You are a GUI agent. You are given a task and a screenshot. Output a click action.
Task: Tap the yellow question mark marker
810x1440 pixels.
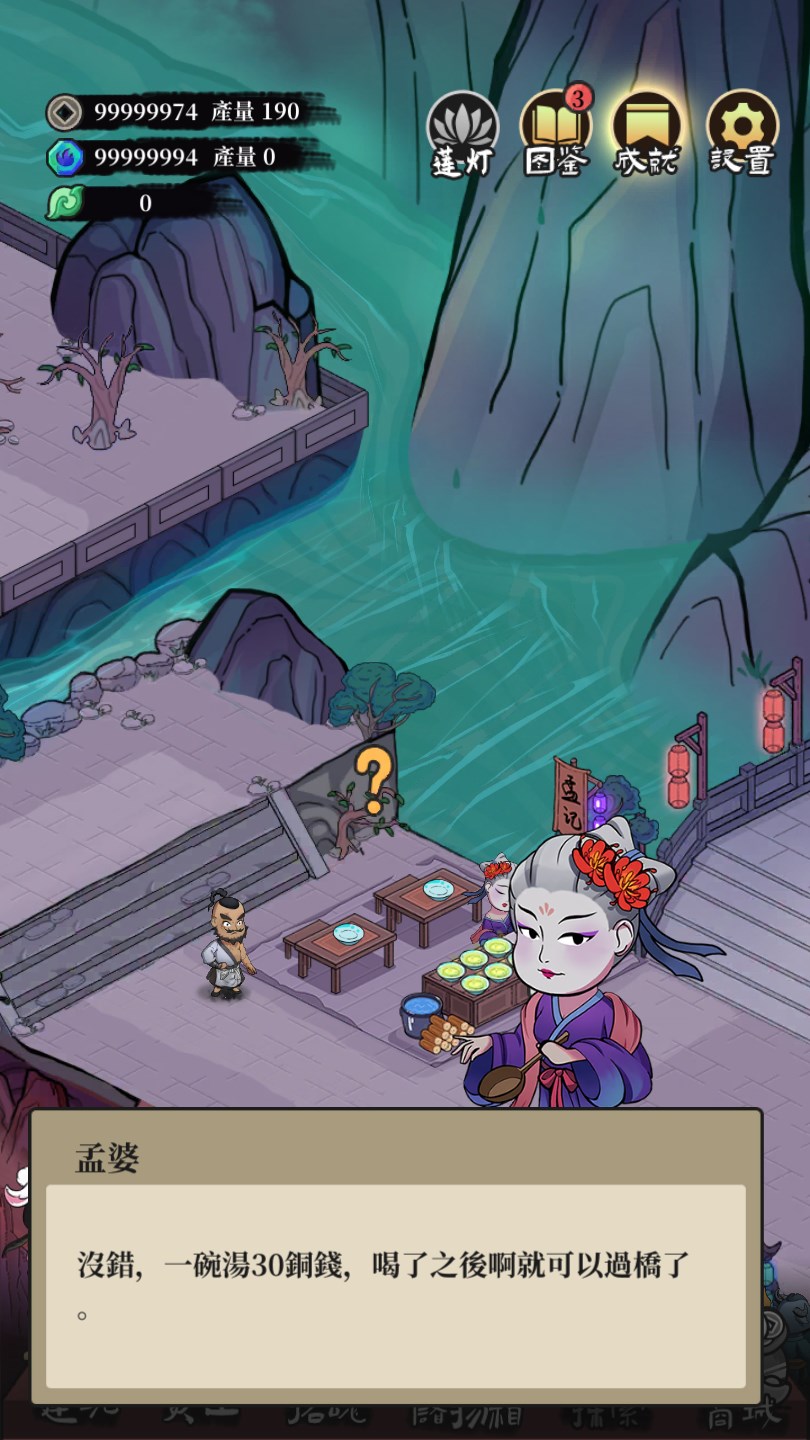click(x=374, y=779)
